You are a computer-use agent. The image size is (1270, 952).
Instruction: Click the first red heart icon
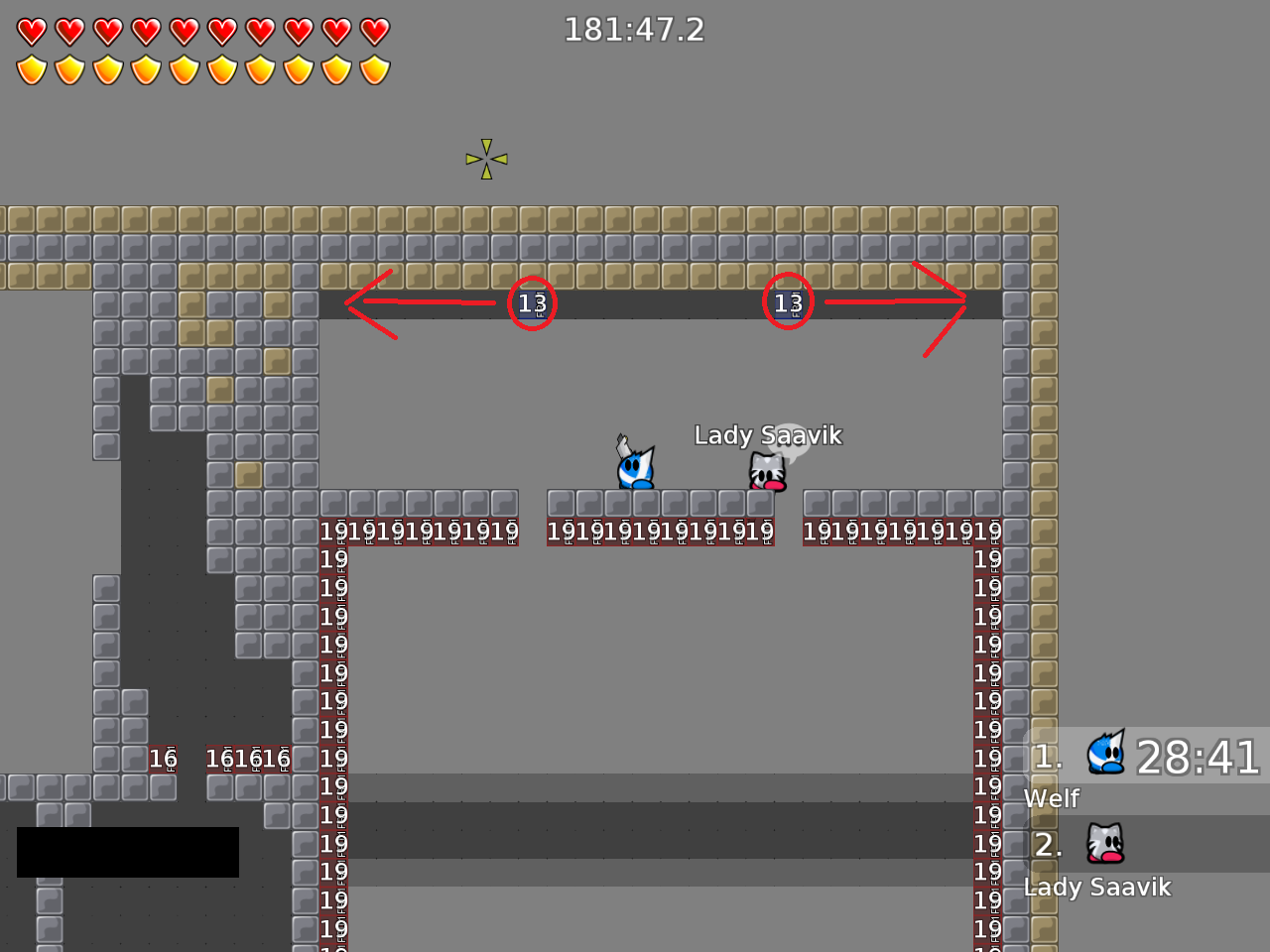coord(31,30)
